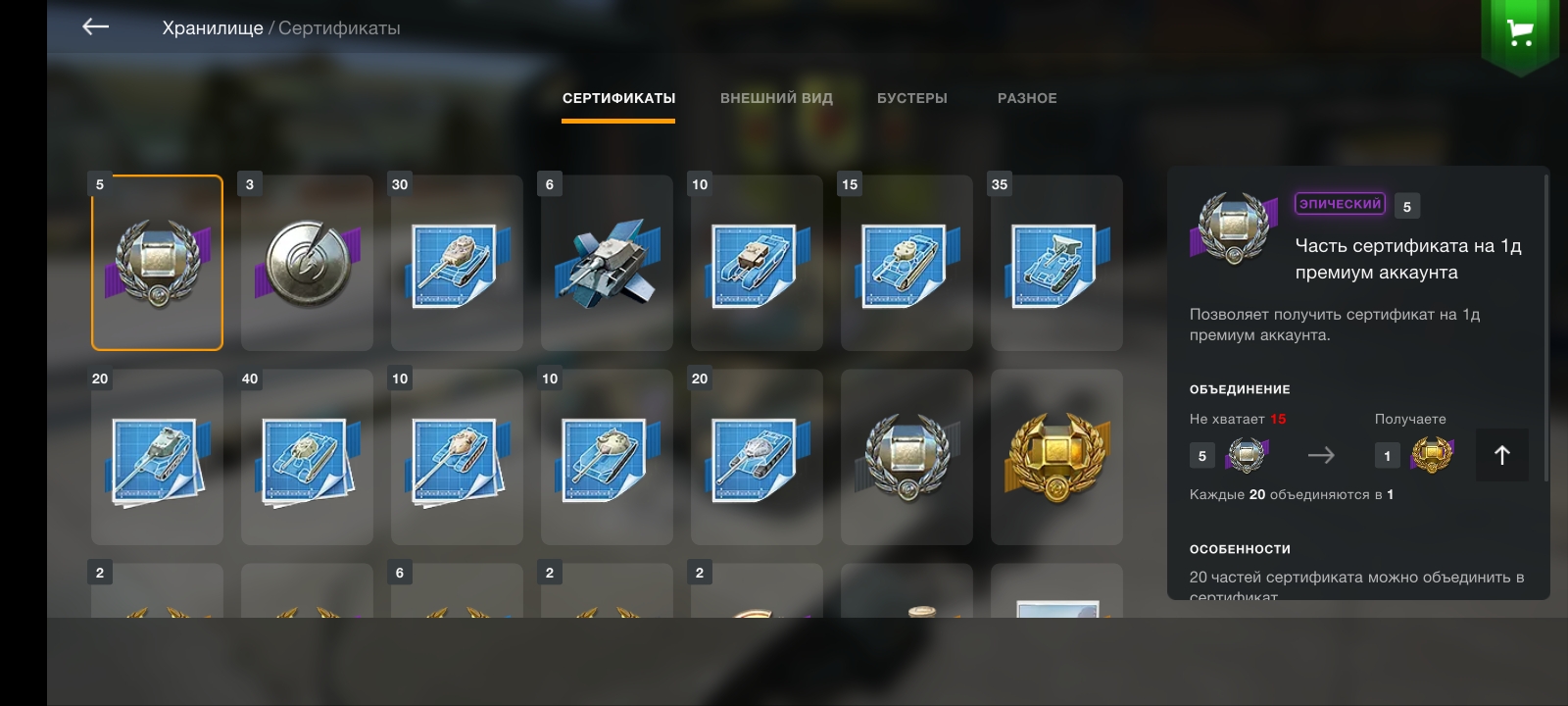
Task: Pick the satellite-shaped item with count 6
Action: [x=607, y=263]
